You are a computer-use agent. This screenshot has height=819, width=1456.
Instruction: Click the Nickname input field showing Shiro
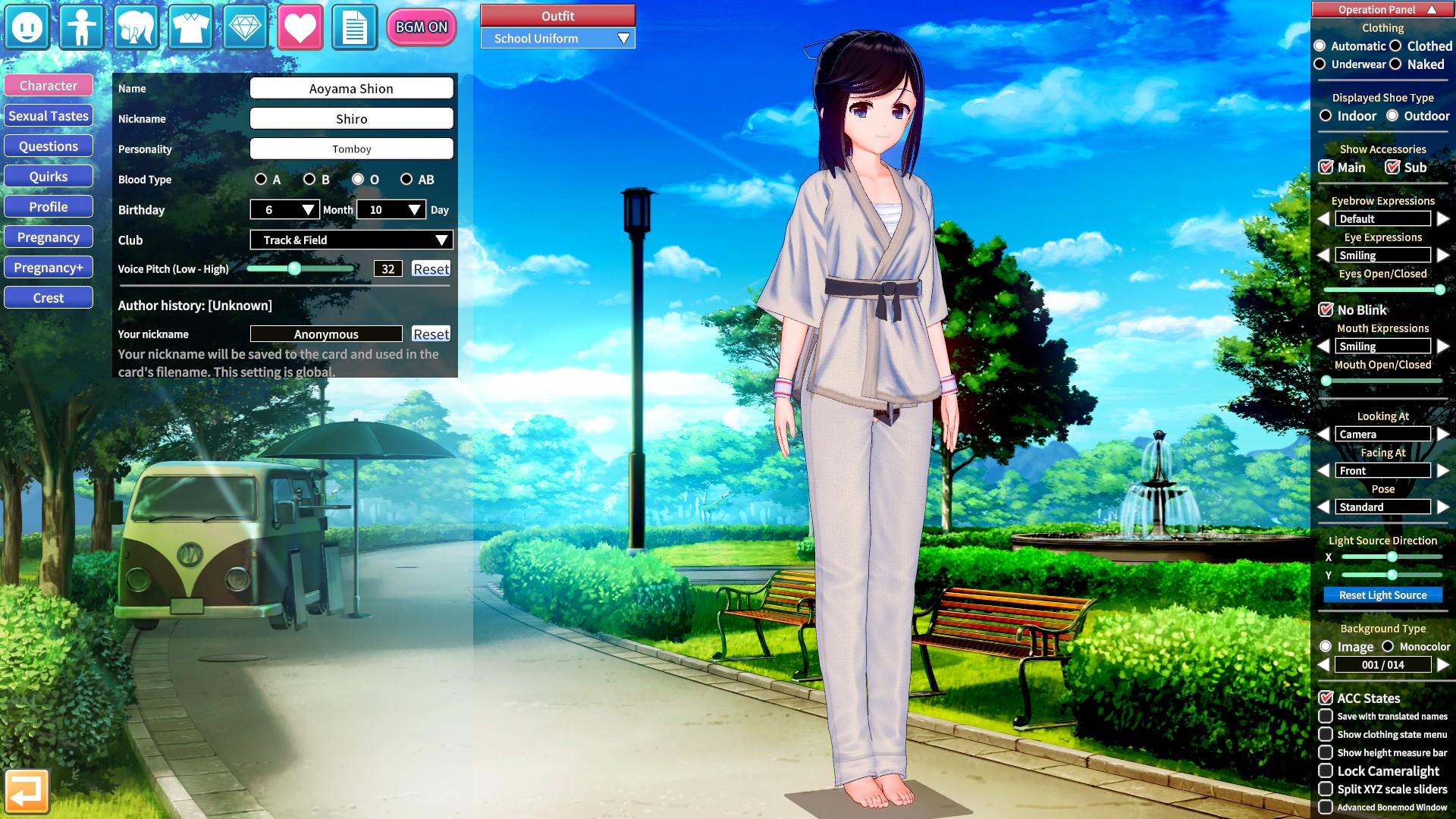351,118
